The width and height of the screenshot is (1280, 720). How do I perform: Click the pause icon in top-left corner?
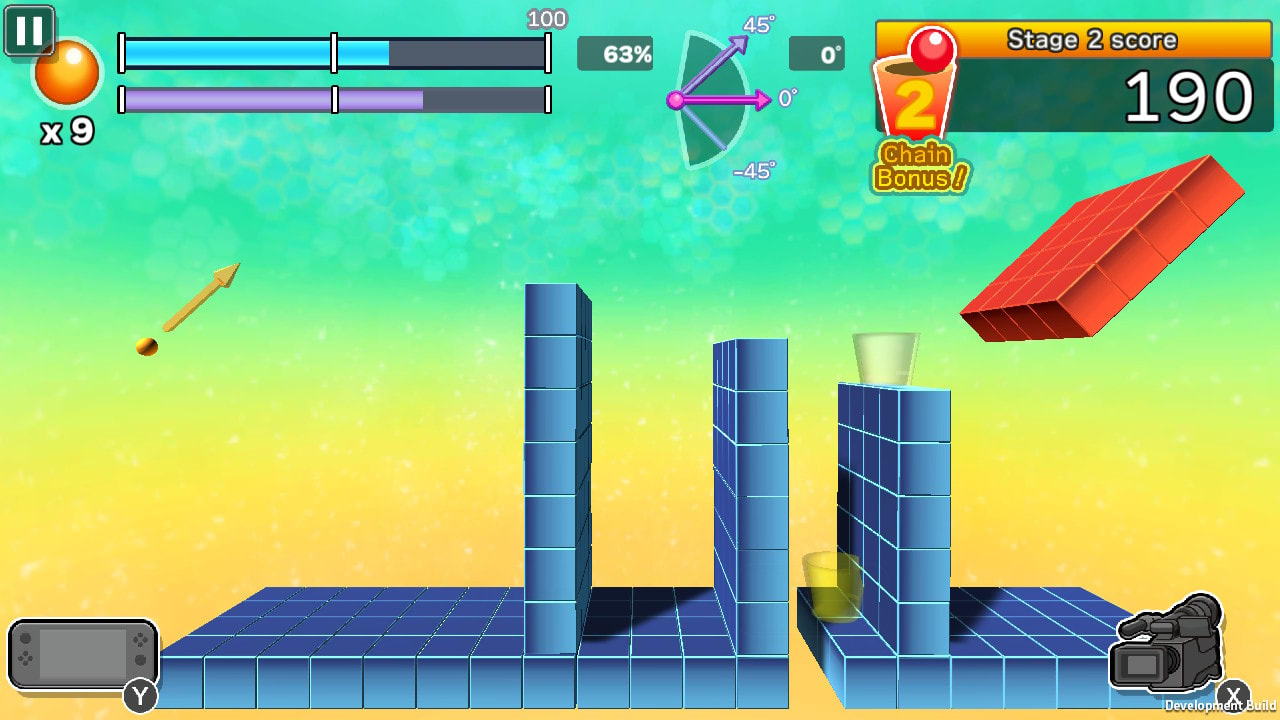29,30
